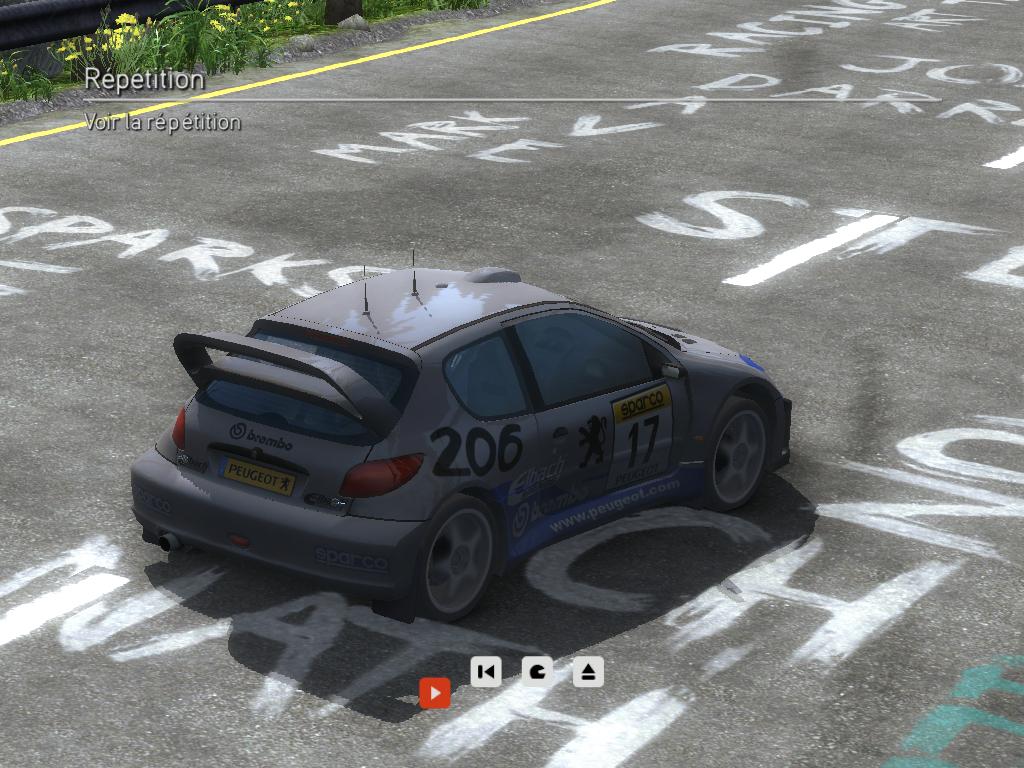The image size is (1024, 768).
Task: Exit the replay using the eject button
Action: pos(588,671)
